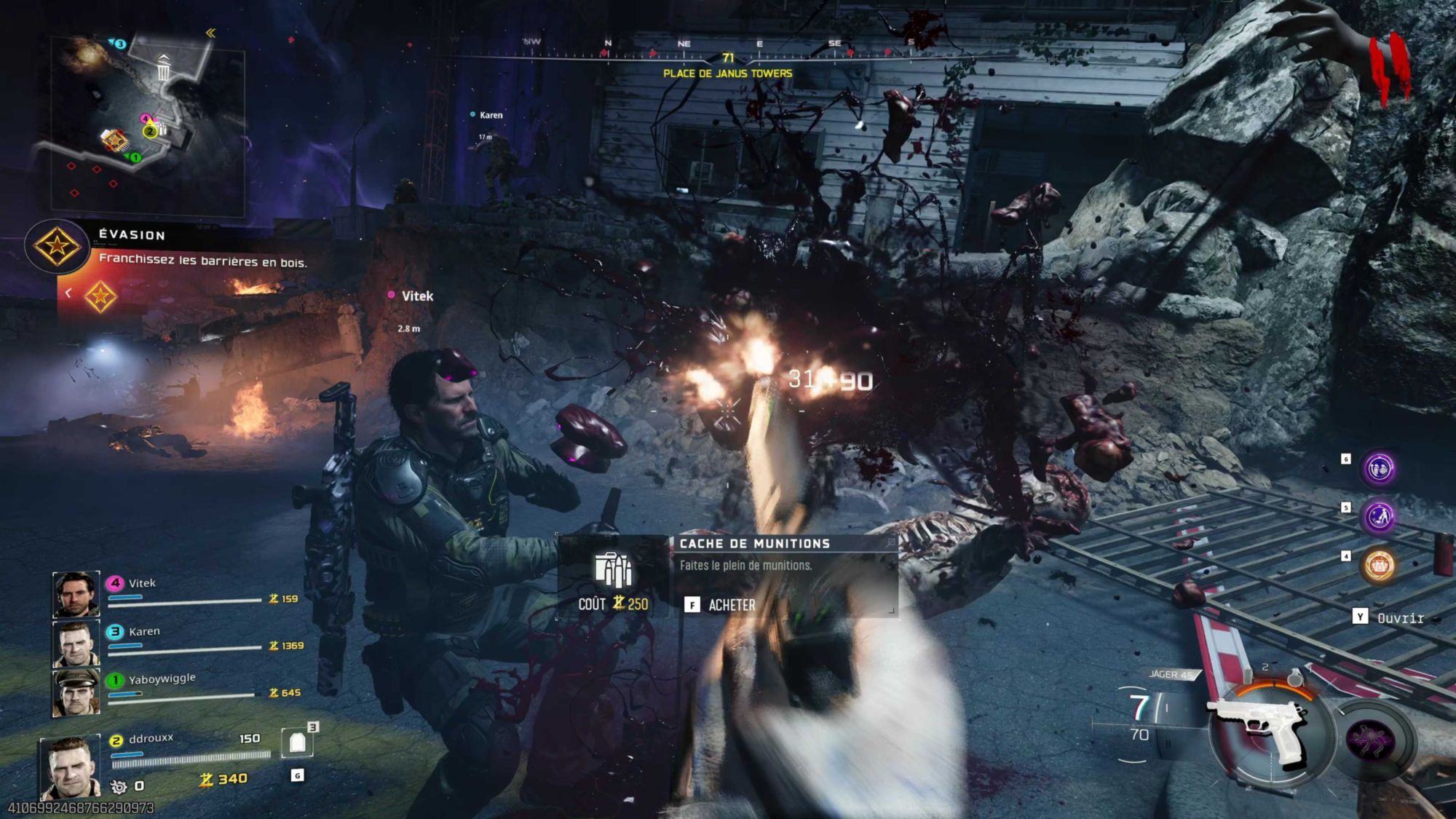The image size is (1456, 819).
Task: Click the white building marker on the minimap
Action: [x=164, y=68]
